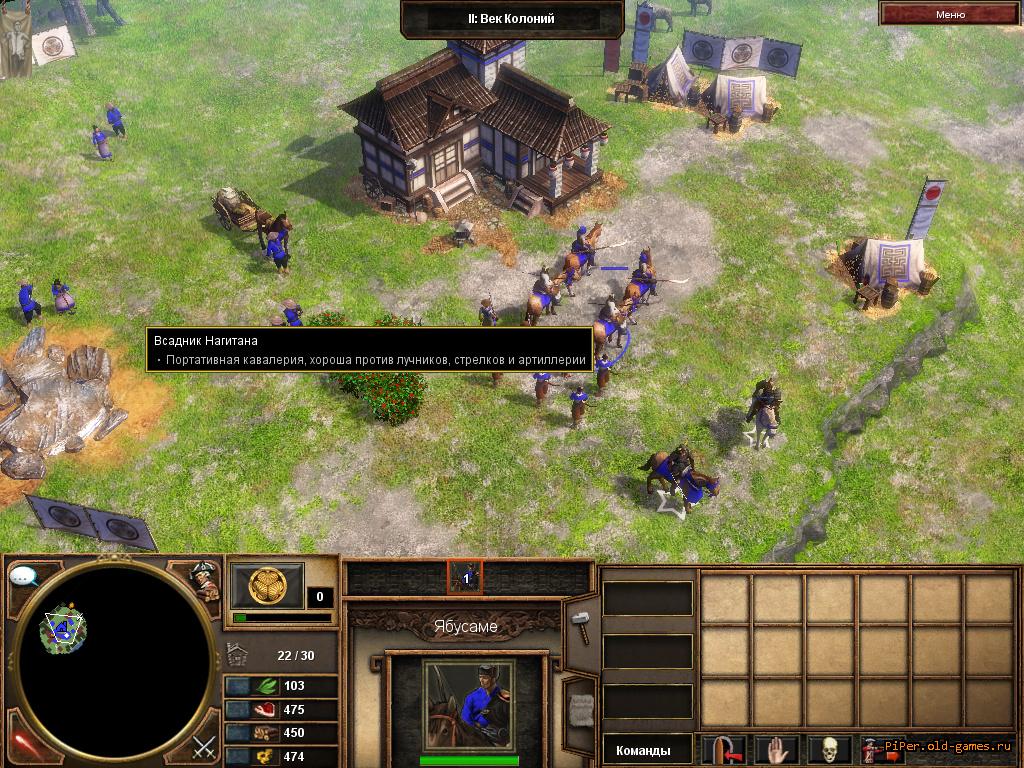Click the gold coin resource icon

tap(267, 757)
